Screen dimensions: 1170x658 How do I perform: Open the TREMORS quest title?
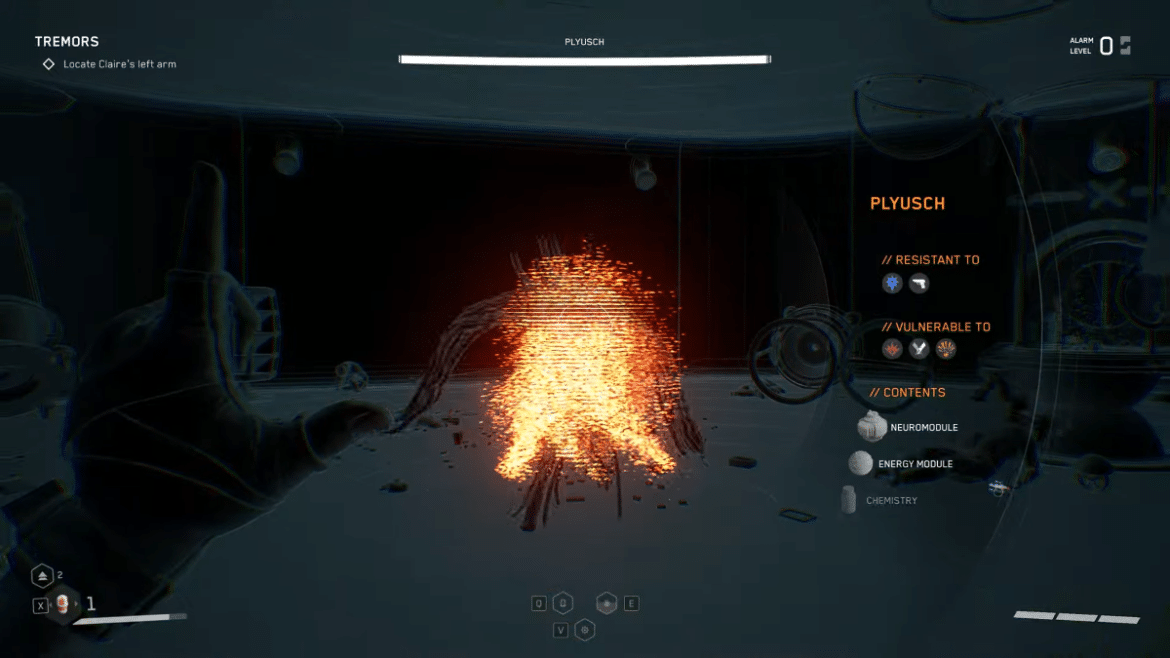coord(67,41)
